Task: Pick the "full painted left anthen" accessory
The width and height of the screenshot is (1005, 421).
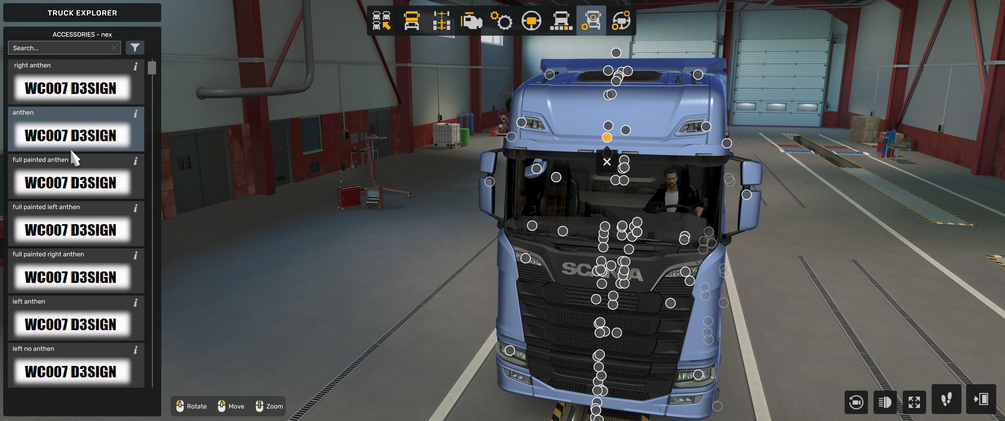Action: [71, 229]
